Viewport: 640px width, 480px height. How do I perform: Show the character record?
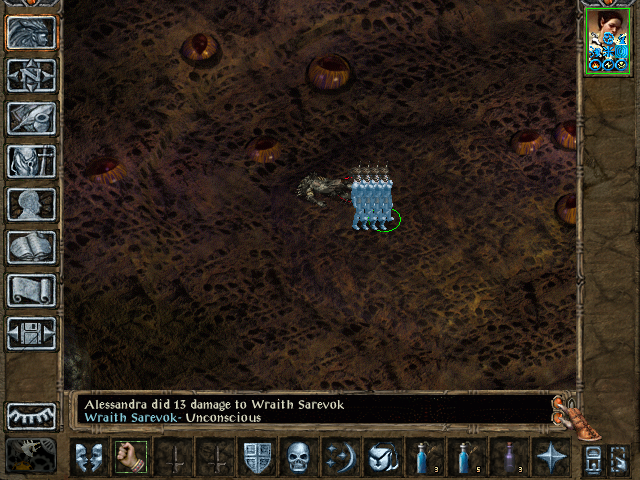31,204
